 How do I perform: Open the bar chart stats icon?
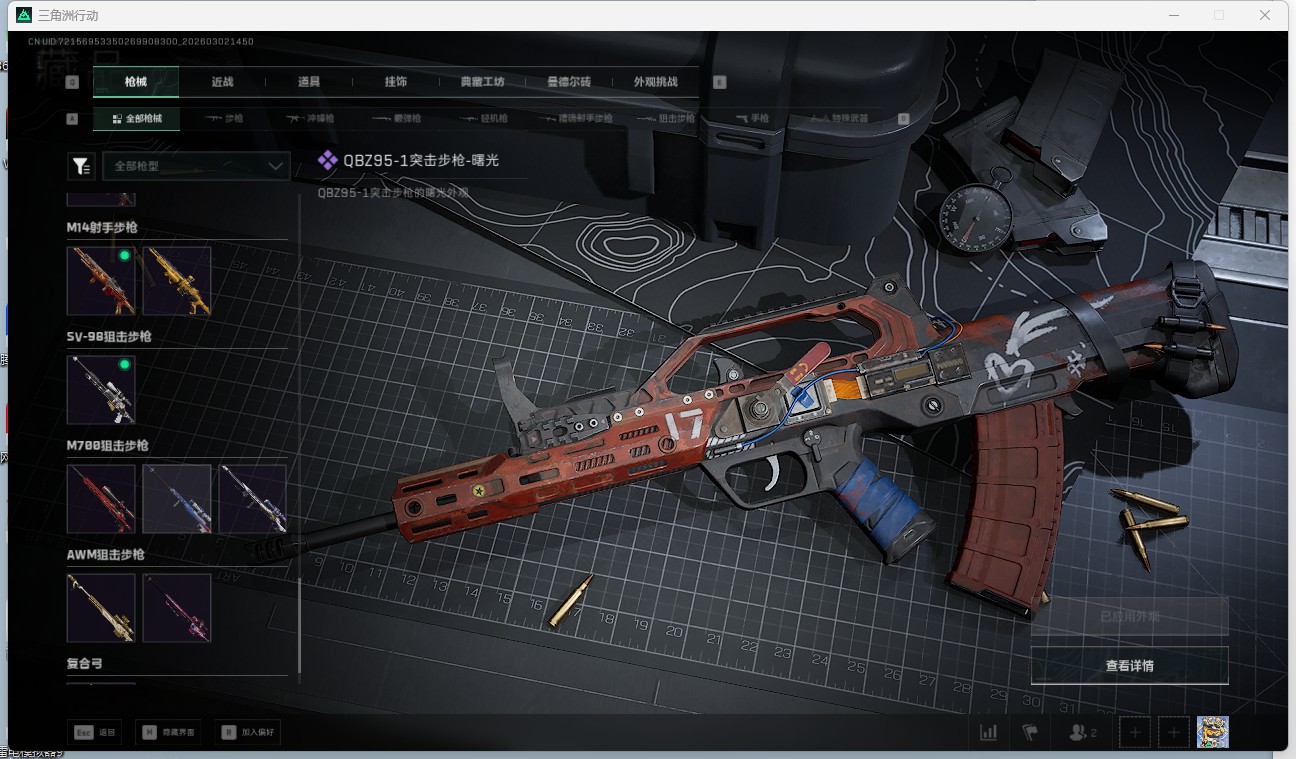click(x=988, y=732)
